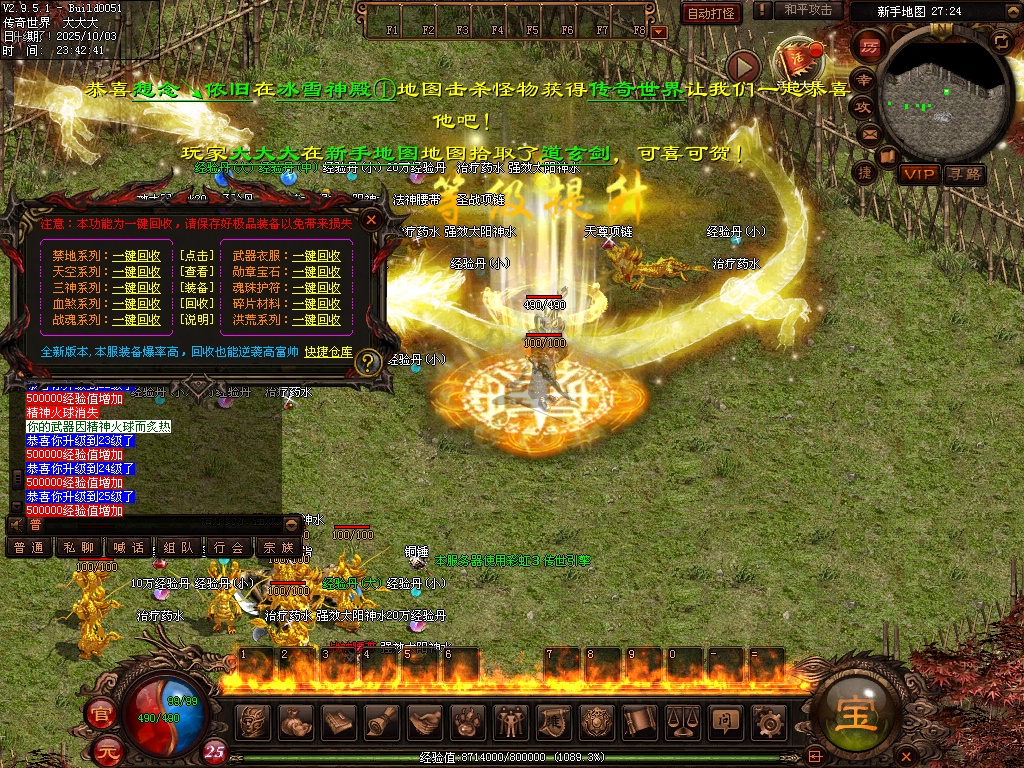Viewport: 1024px width, 768px height.
Task: Open the 活 activity flag icon
Action: [x=799, y=58]
